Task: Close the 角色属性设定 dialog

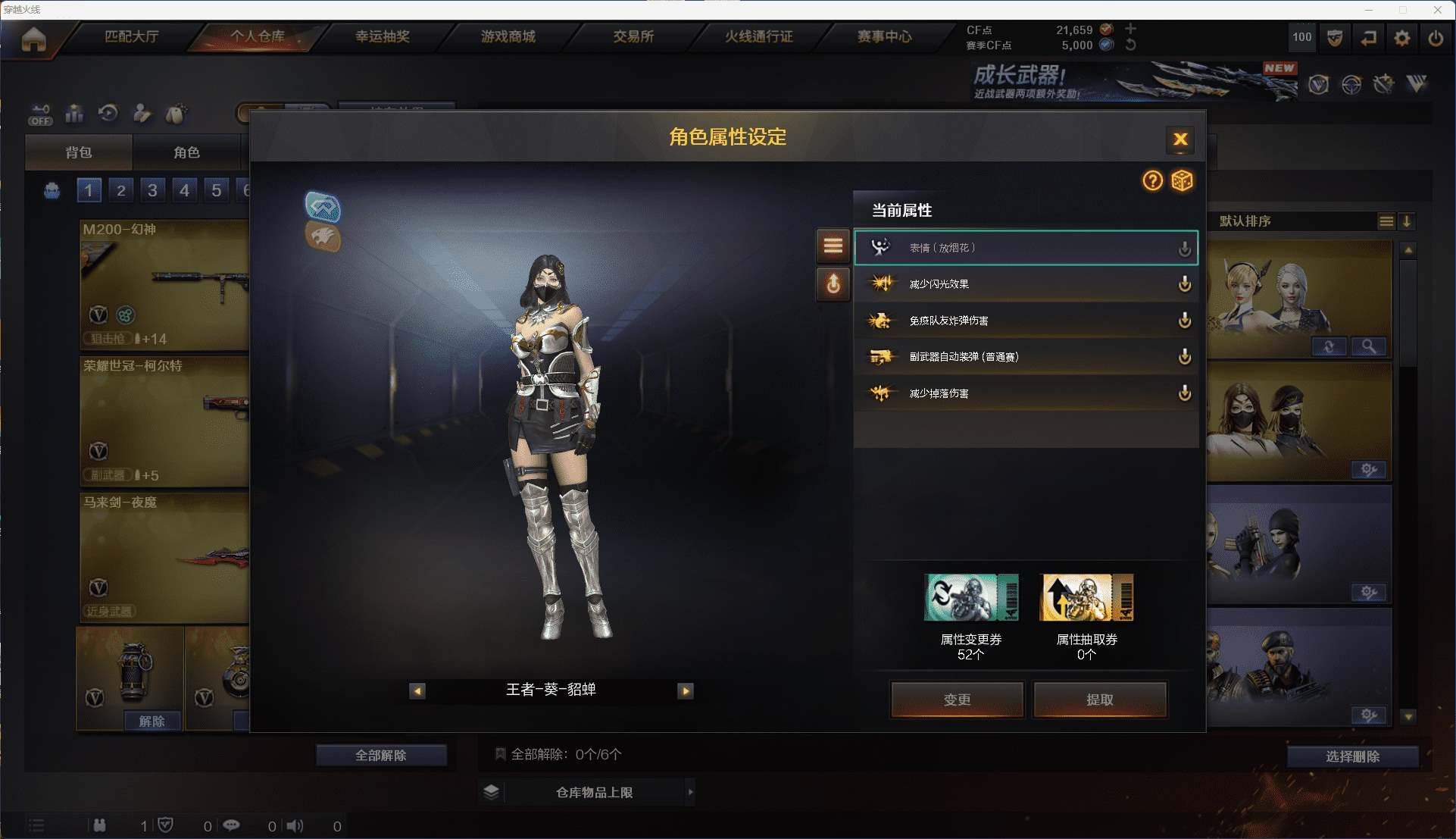Action: (1179, 139)
